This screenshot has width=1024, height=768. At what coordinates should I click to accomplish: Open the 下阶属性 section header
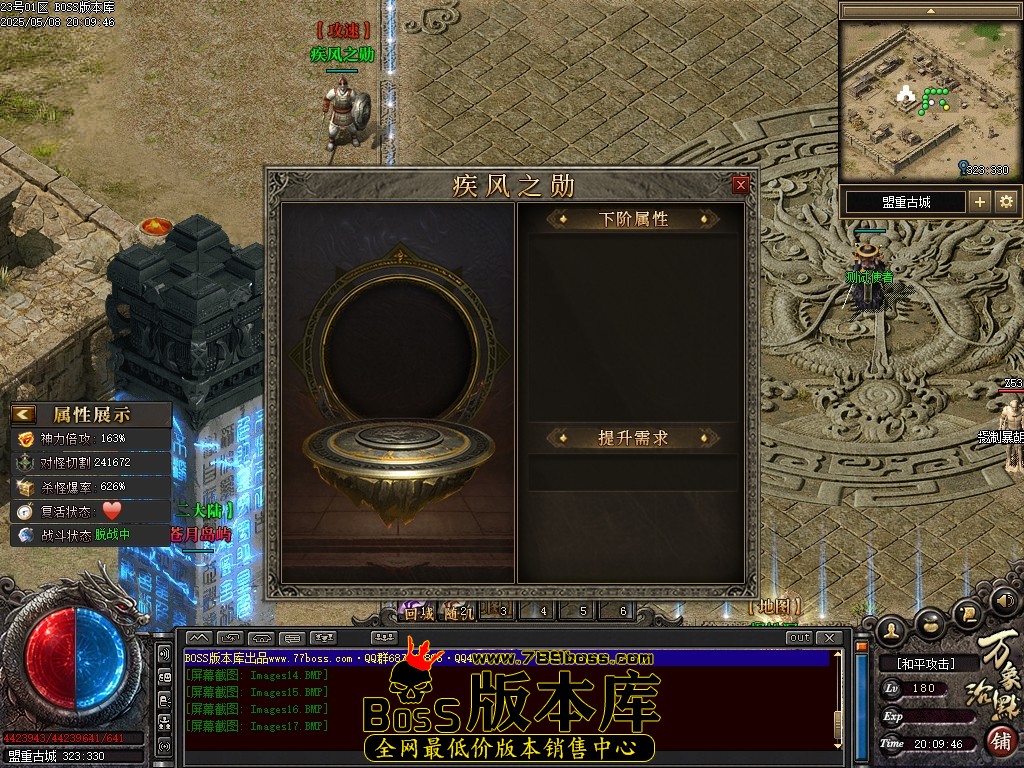point(632,219)
